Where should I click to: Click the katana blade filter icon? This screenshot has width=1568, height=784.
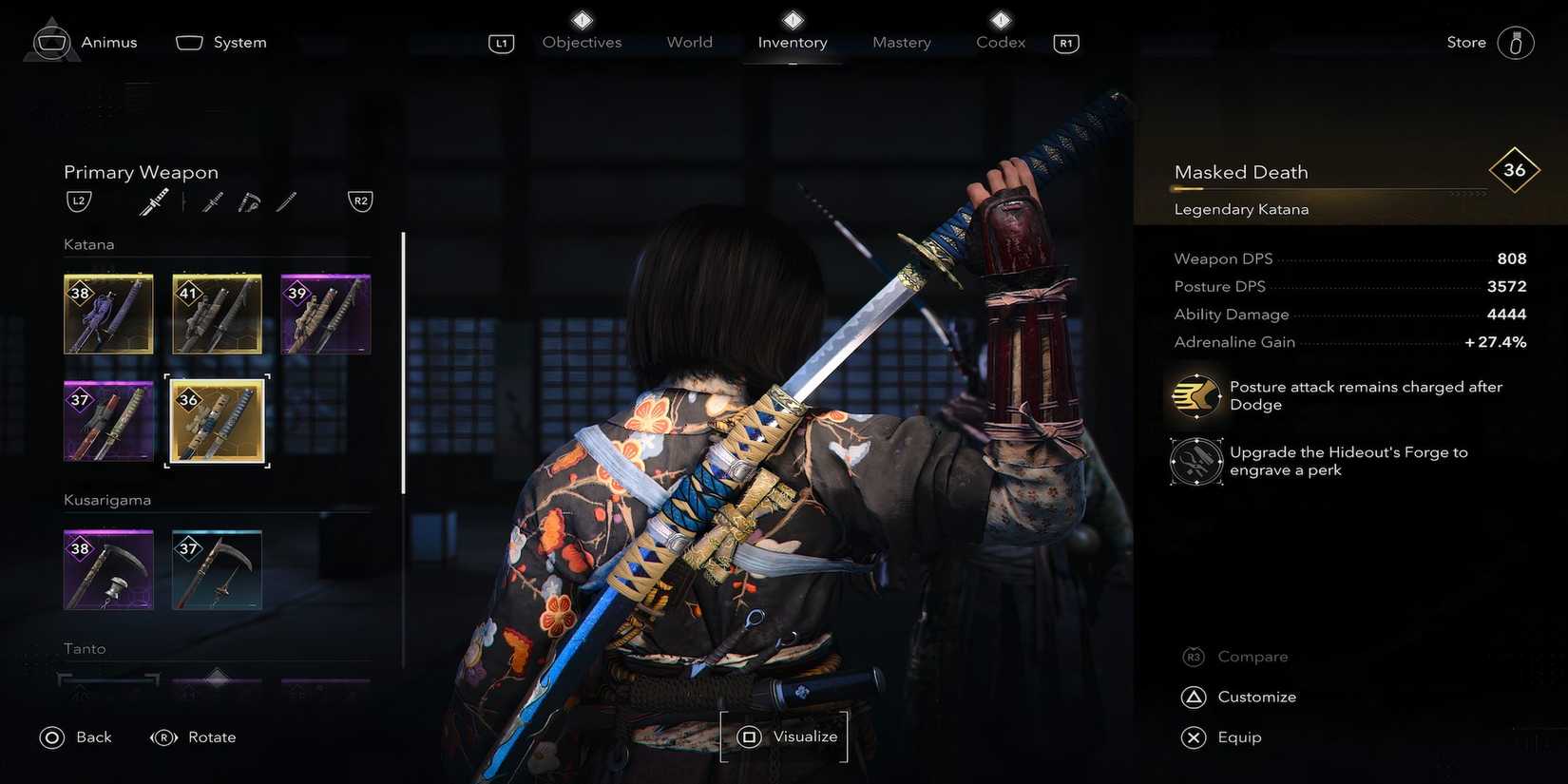click(285, 202)
